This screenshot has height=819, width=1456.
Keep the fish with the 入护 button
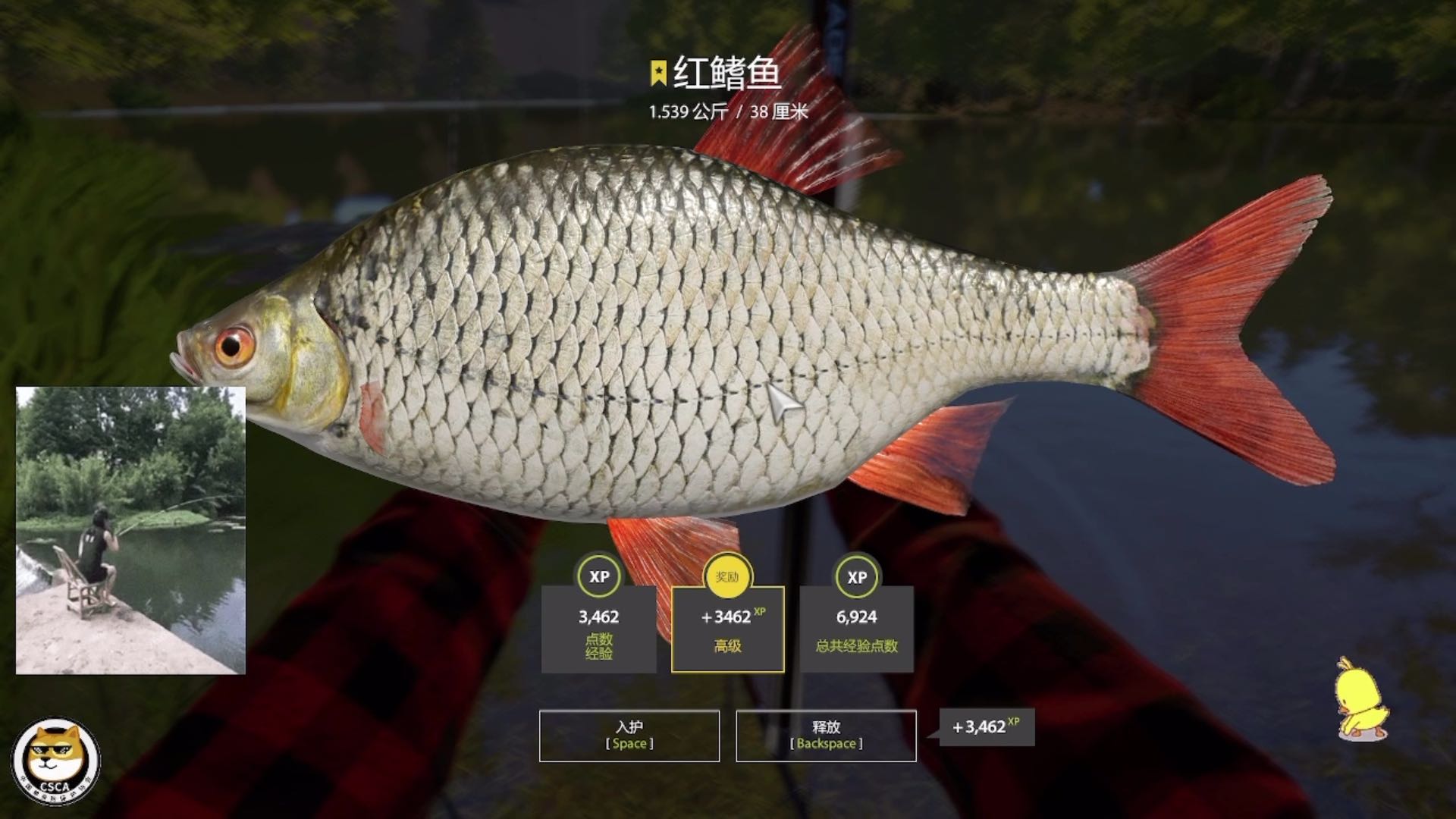(x=629, y=735)
